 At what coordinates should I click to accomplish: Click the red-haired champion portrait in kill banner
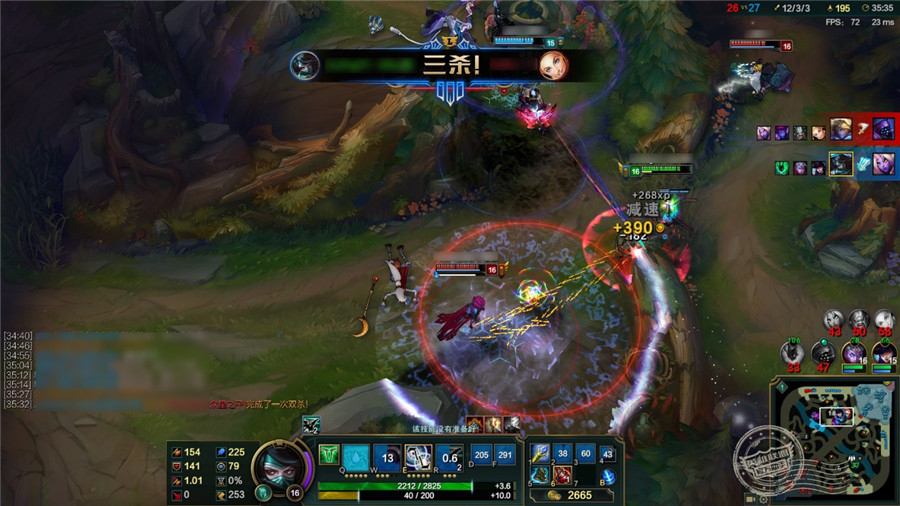552,65
